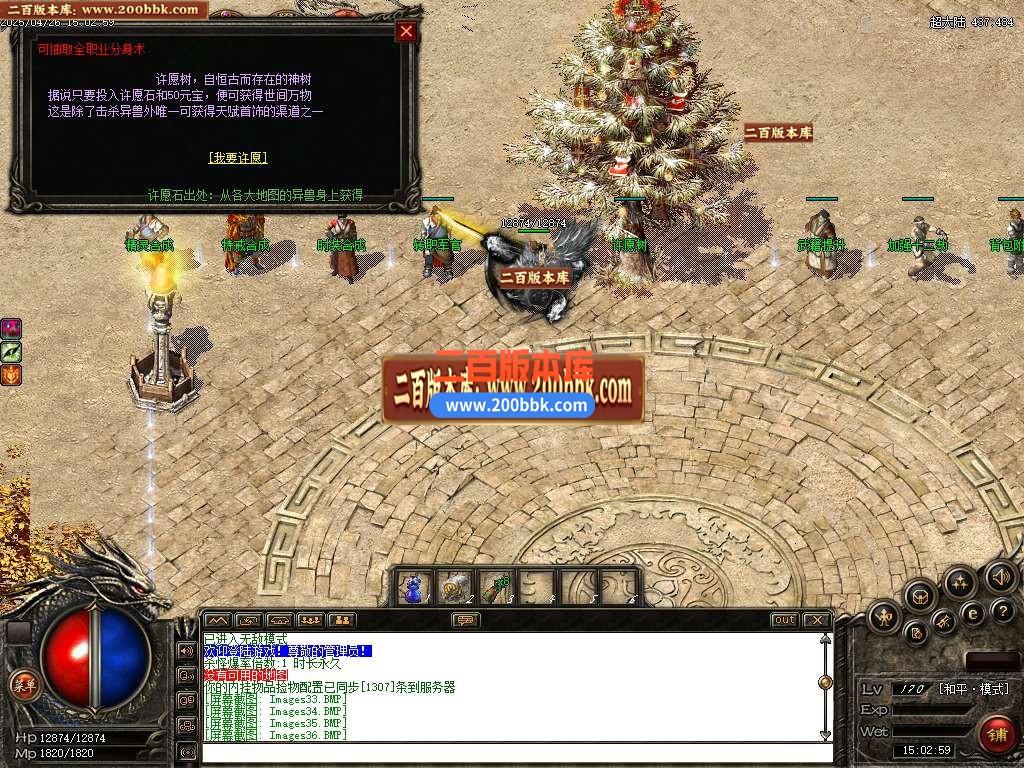The width and height of the screenshot is (1024, 768).
Task: Open the round 菜单 menu button
Action: (22, 685)
